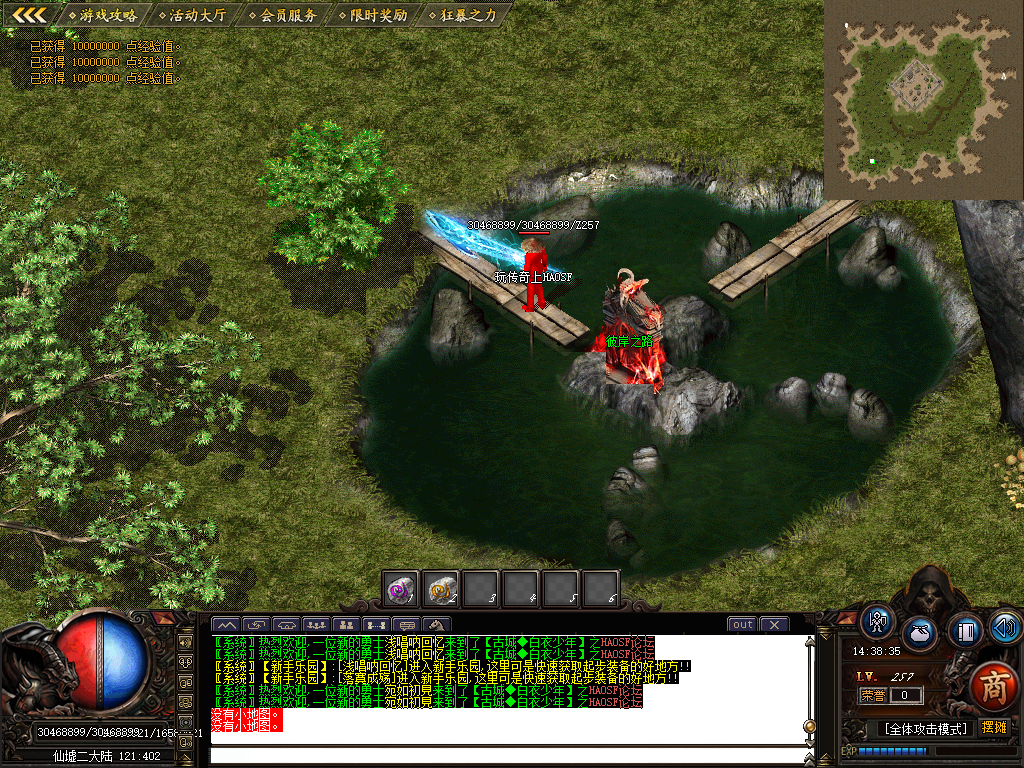Click the chat panel's out button
Viewport: 1024px width, 768px height.
pyautogui.click(x=742, y=625)
